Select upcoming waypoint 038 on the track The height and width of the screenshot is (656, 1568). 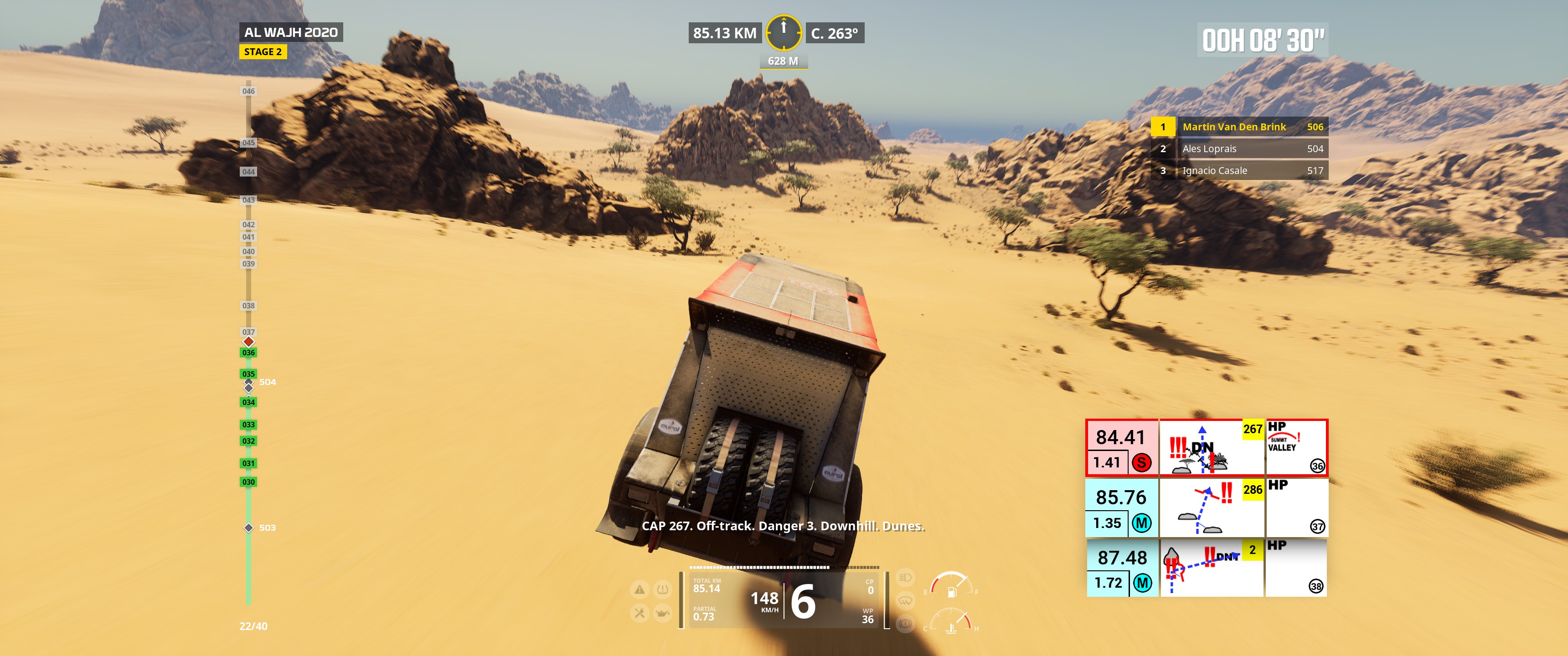click(x=248, y=306)
